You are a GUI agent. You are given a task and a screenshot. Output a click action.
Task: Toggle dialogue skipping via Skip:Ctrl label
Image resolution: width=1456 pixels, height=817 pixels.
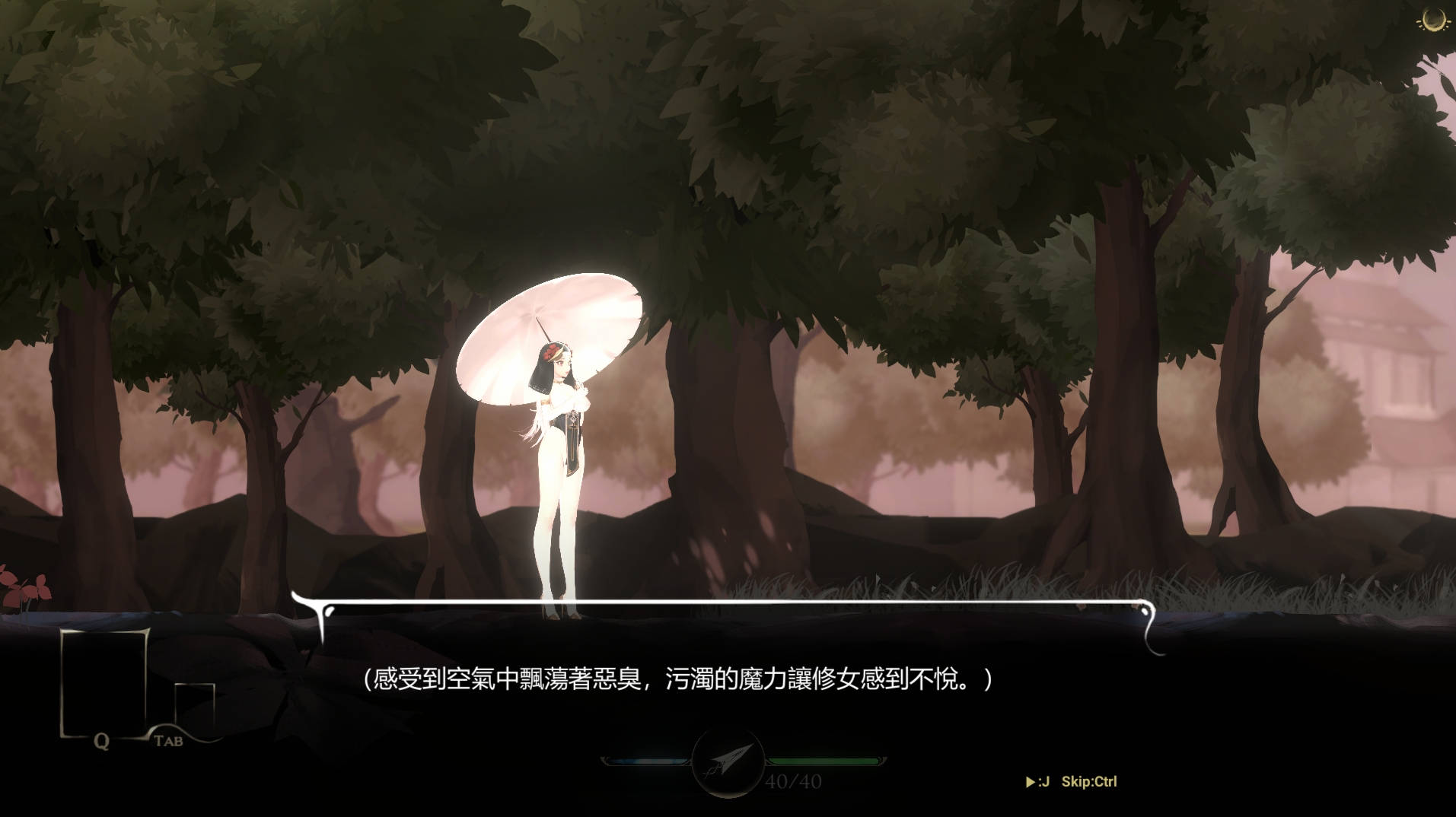[x=1090, y=781]
